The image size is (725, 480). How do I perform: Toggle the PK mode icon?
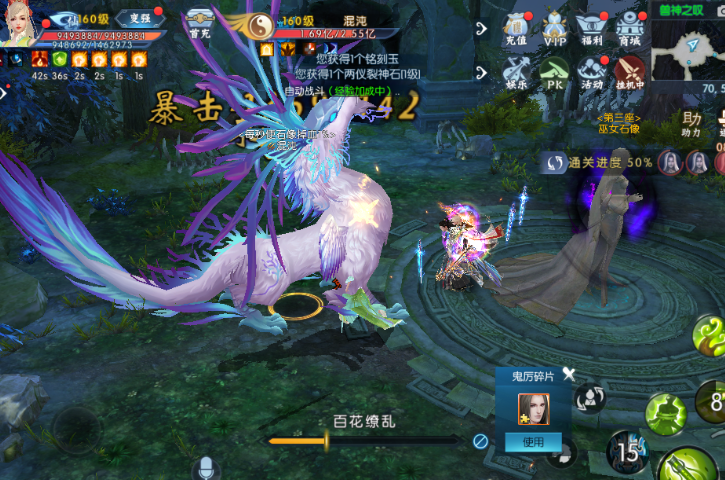click(555, 72)
